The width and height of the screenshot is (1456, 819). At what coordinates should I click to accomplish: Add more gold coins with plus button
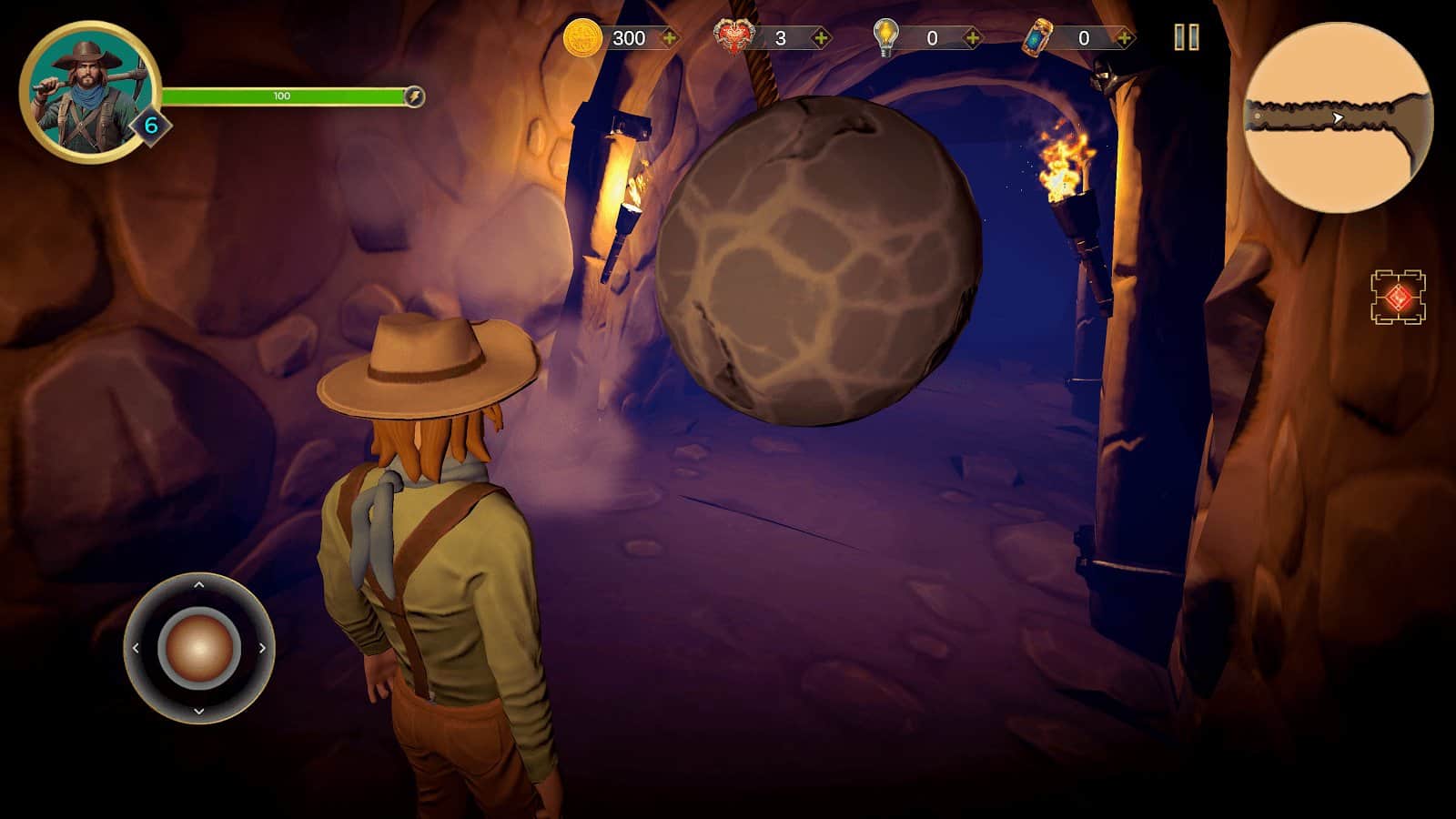click(x=670, y=38)
